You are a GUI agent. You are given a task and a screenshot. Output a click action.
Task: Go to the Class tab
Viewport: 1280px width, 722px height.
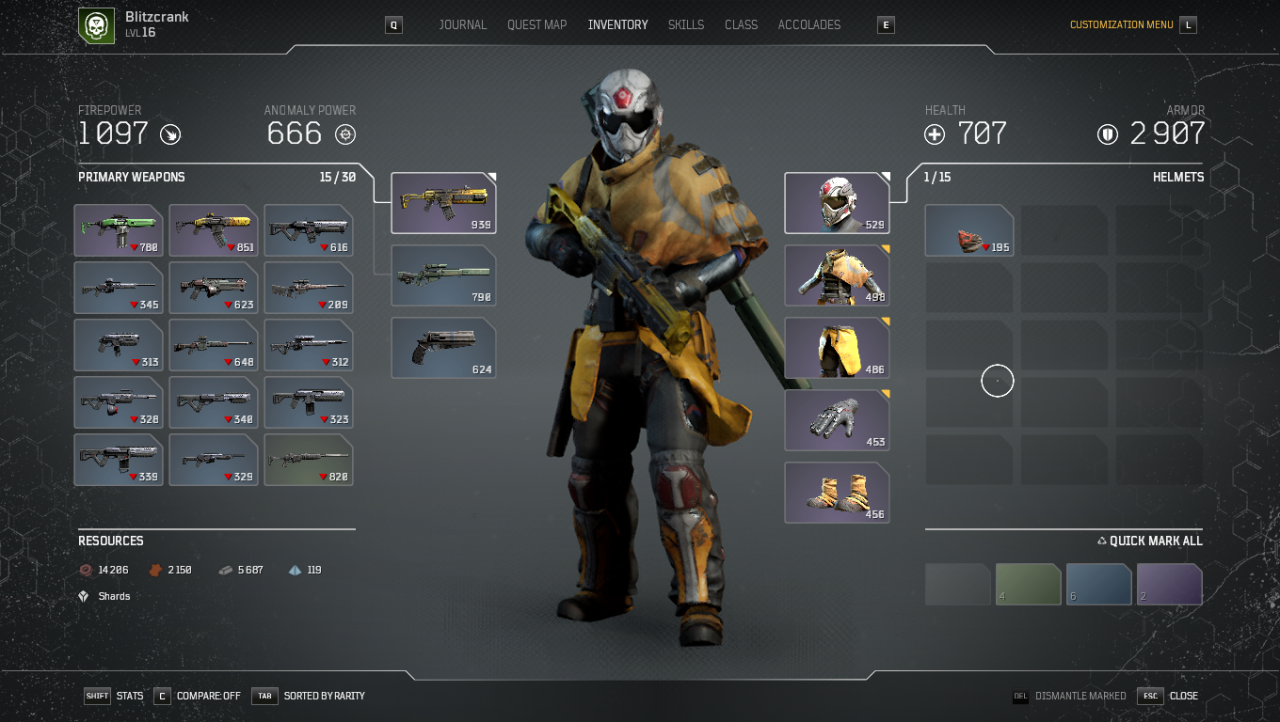pyautogui.click(x=741, y=25)
